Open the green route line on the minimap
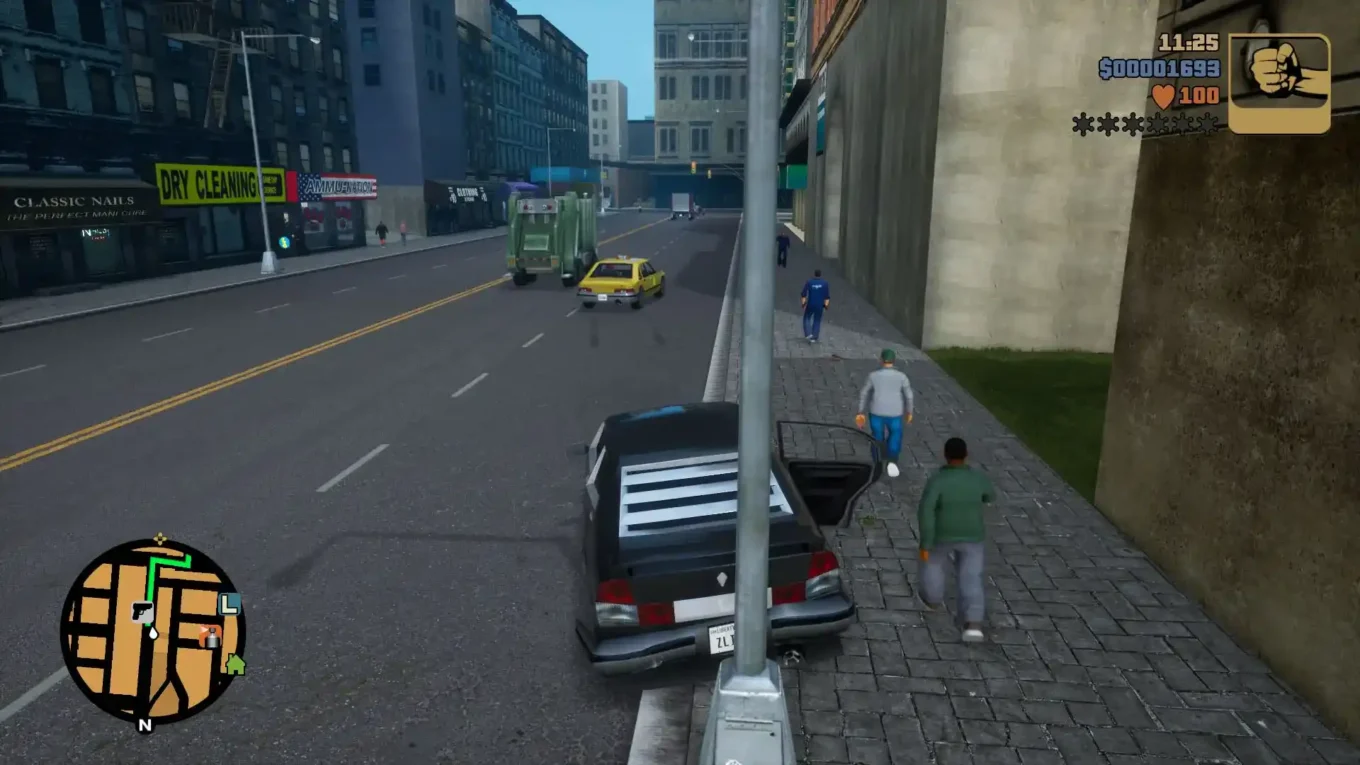Screen dimensions: 1360x765 (150, 580)
